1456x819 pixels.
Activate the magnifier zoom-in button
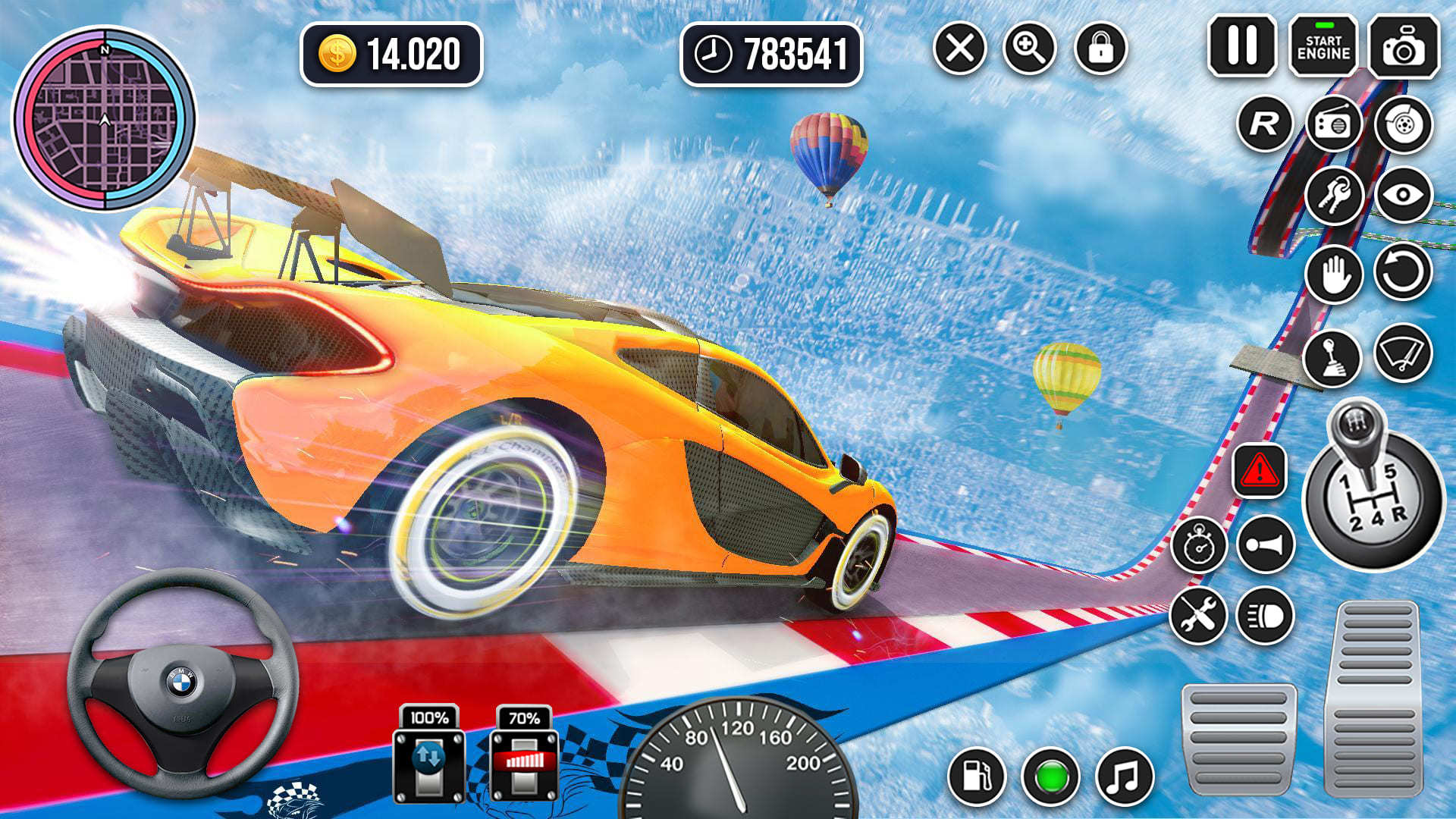[x=1029, y=49]
